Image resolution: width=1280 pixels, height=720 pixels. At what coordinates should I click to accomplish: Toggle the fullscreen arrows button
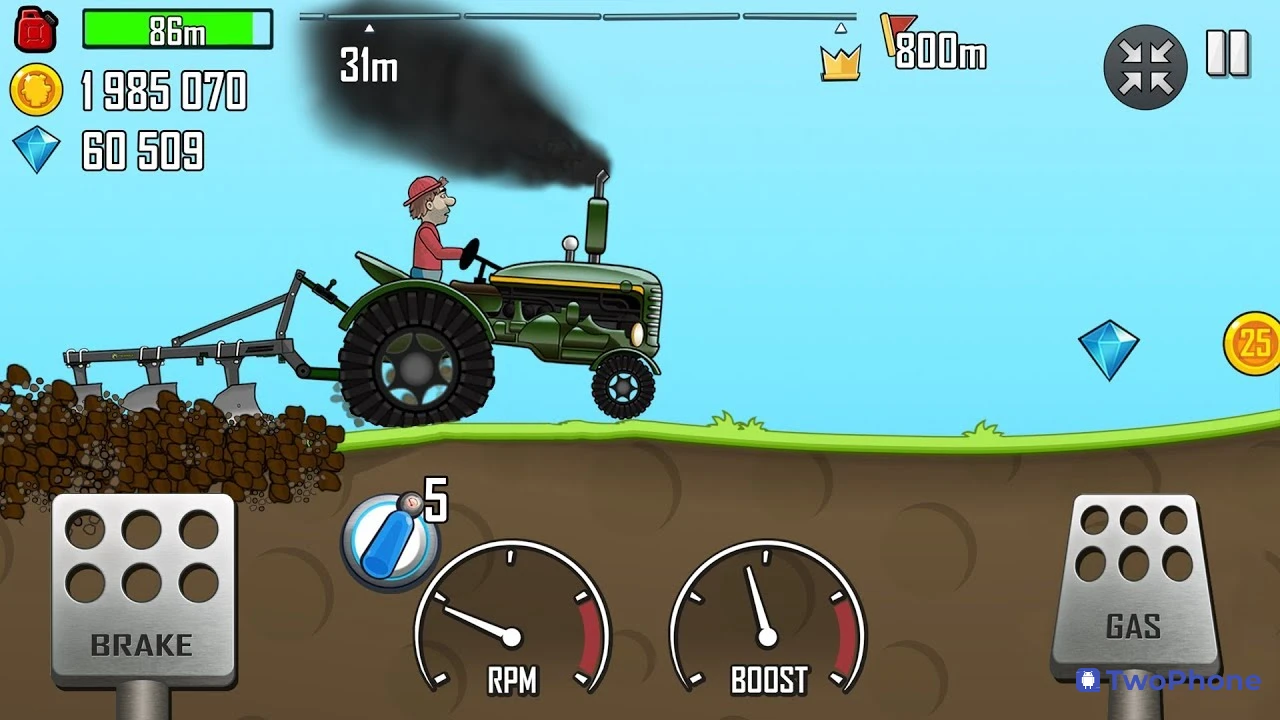tap(1145, 67)
